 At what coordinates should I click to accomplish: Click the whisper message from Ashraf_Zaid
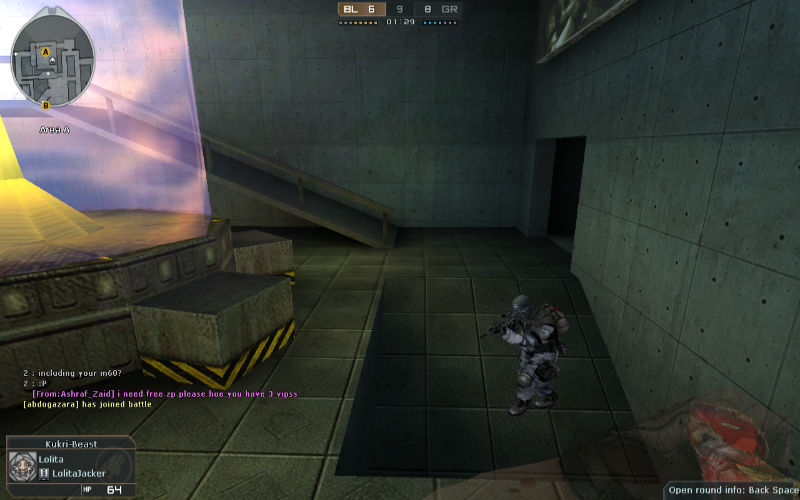(150, 394)
